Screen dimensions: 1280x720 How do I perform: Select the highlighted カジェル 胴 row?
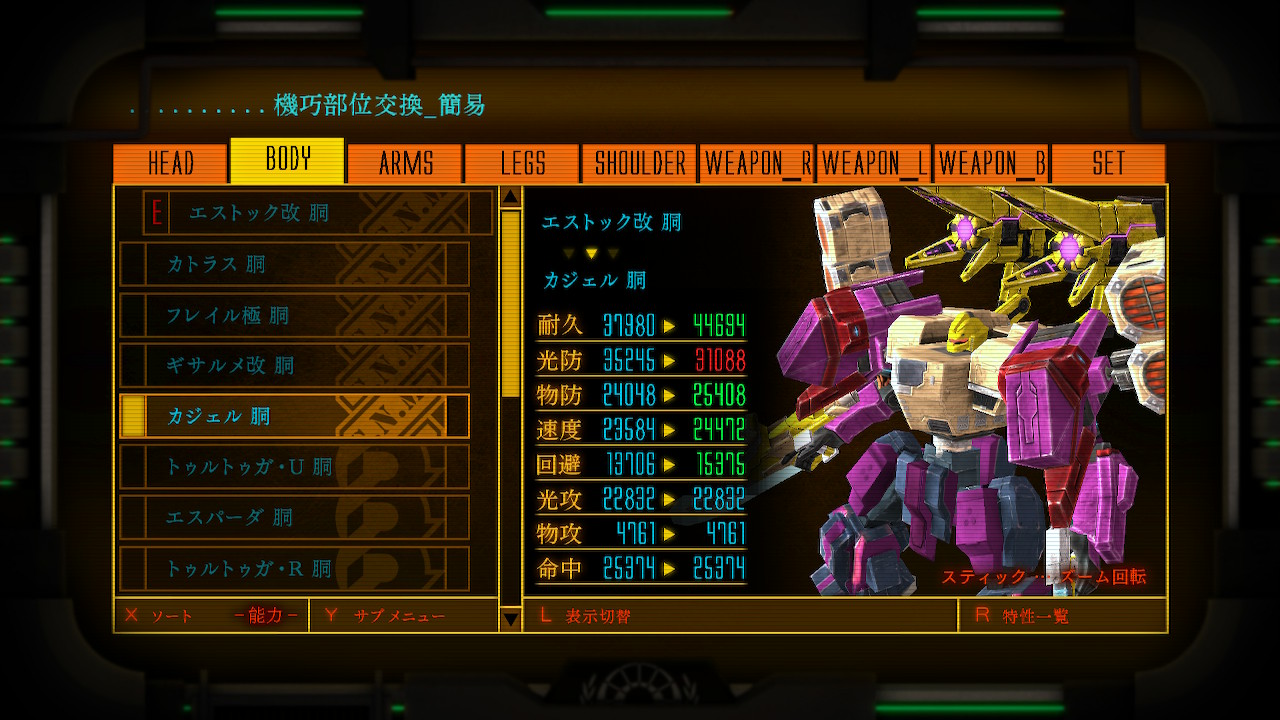point(294,416)
